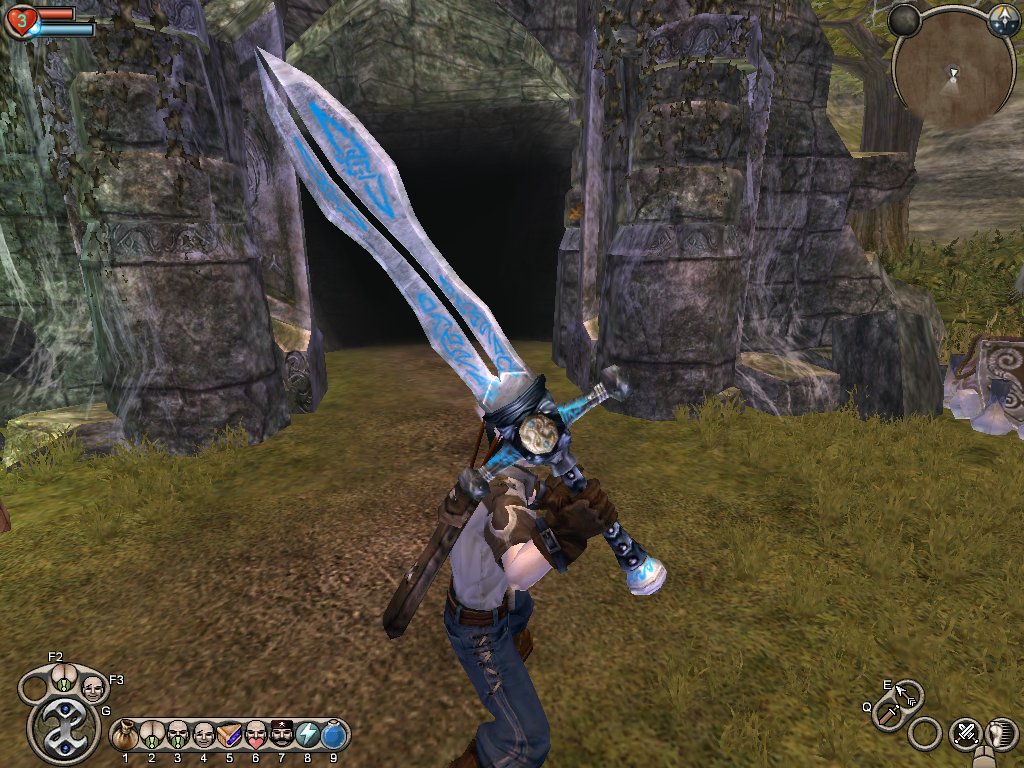
Task: Select the brown sack in hotbar slot 1
Action: [126, 736]
